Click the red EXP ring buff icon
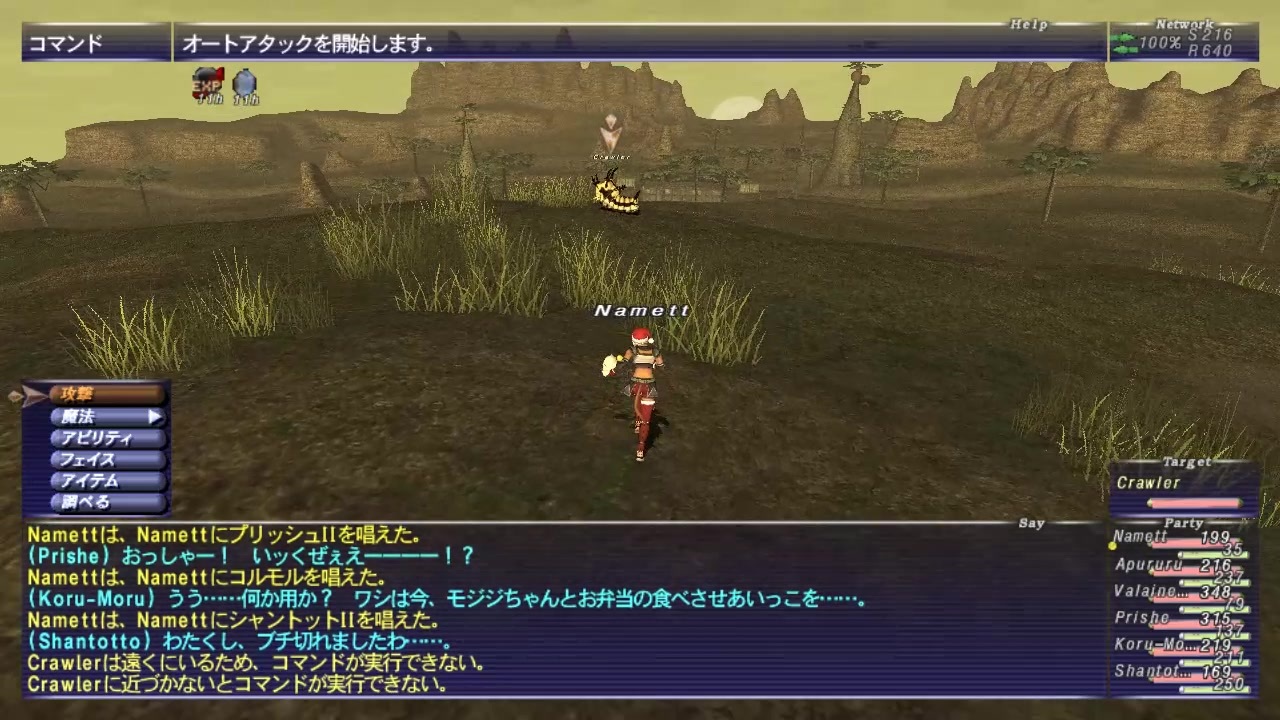Screen dimensions: 1280x720 (x=207, y=80)
